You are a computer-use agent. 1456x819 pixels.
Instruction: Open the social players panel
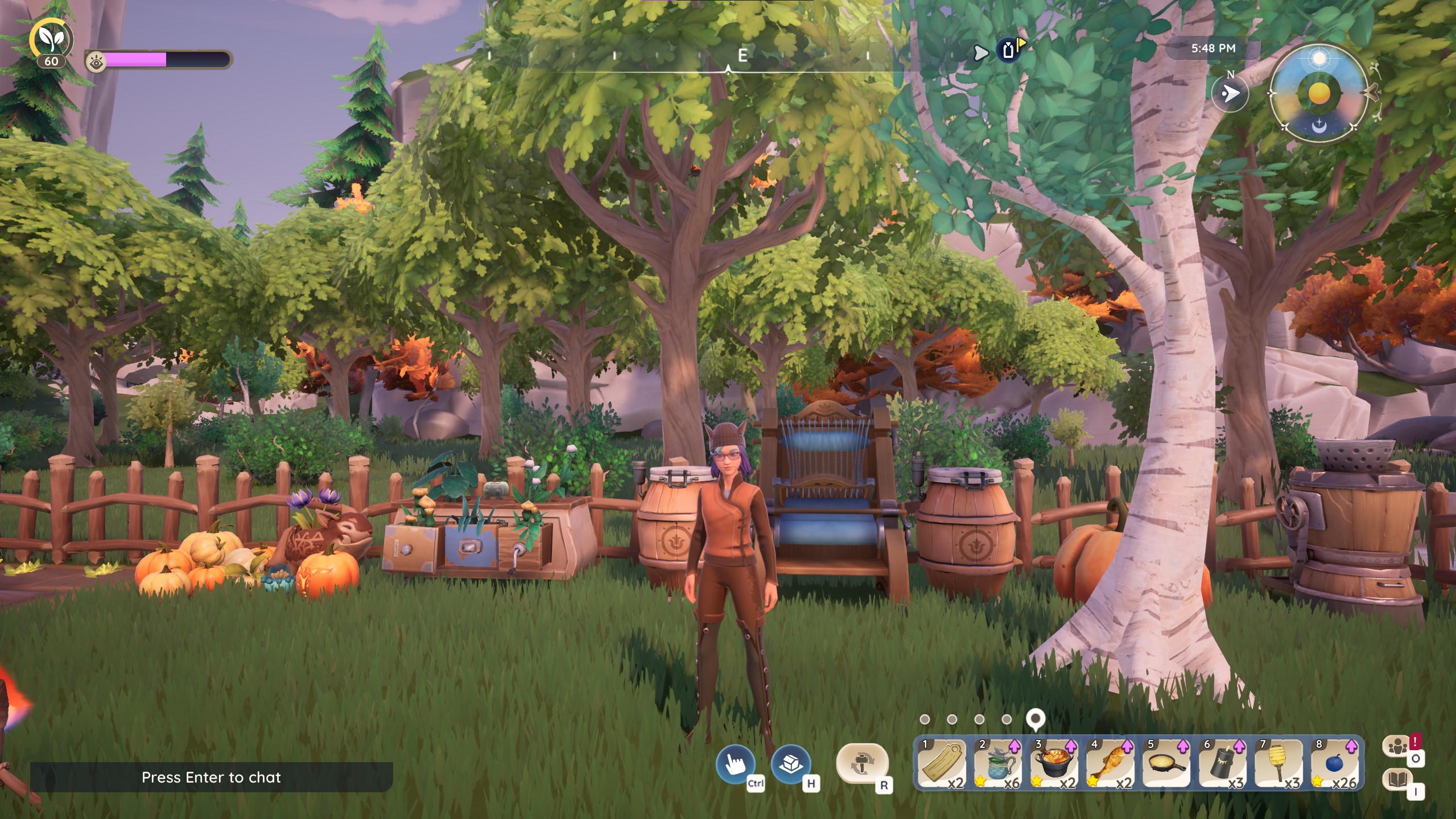click(1398, 747)
